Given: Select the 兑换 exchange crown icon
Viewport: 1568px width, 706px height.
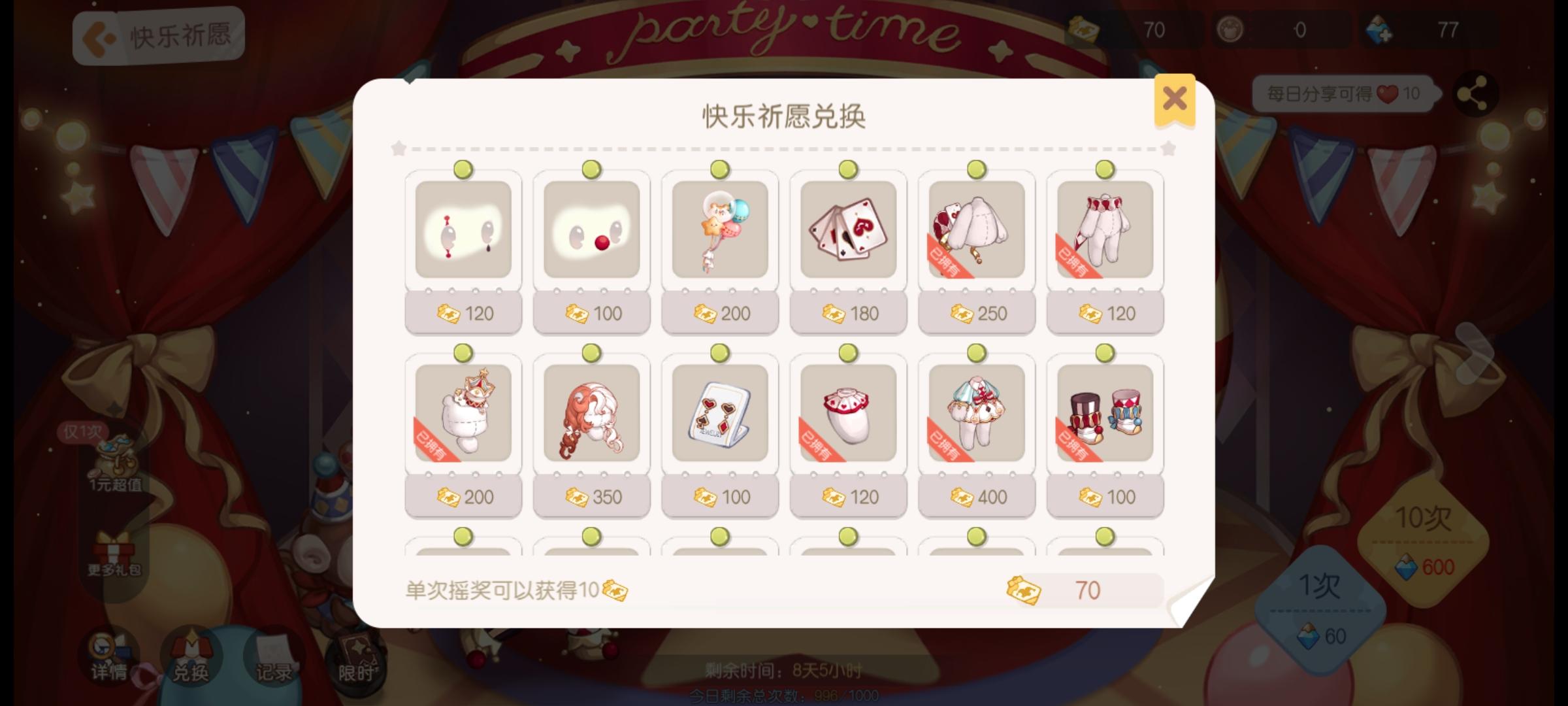Looking at the screenshot, I should (x=189, y=654).
